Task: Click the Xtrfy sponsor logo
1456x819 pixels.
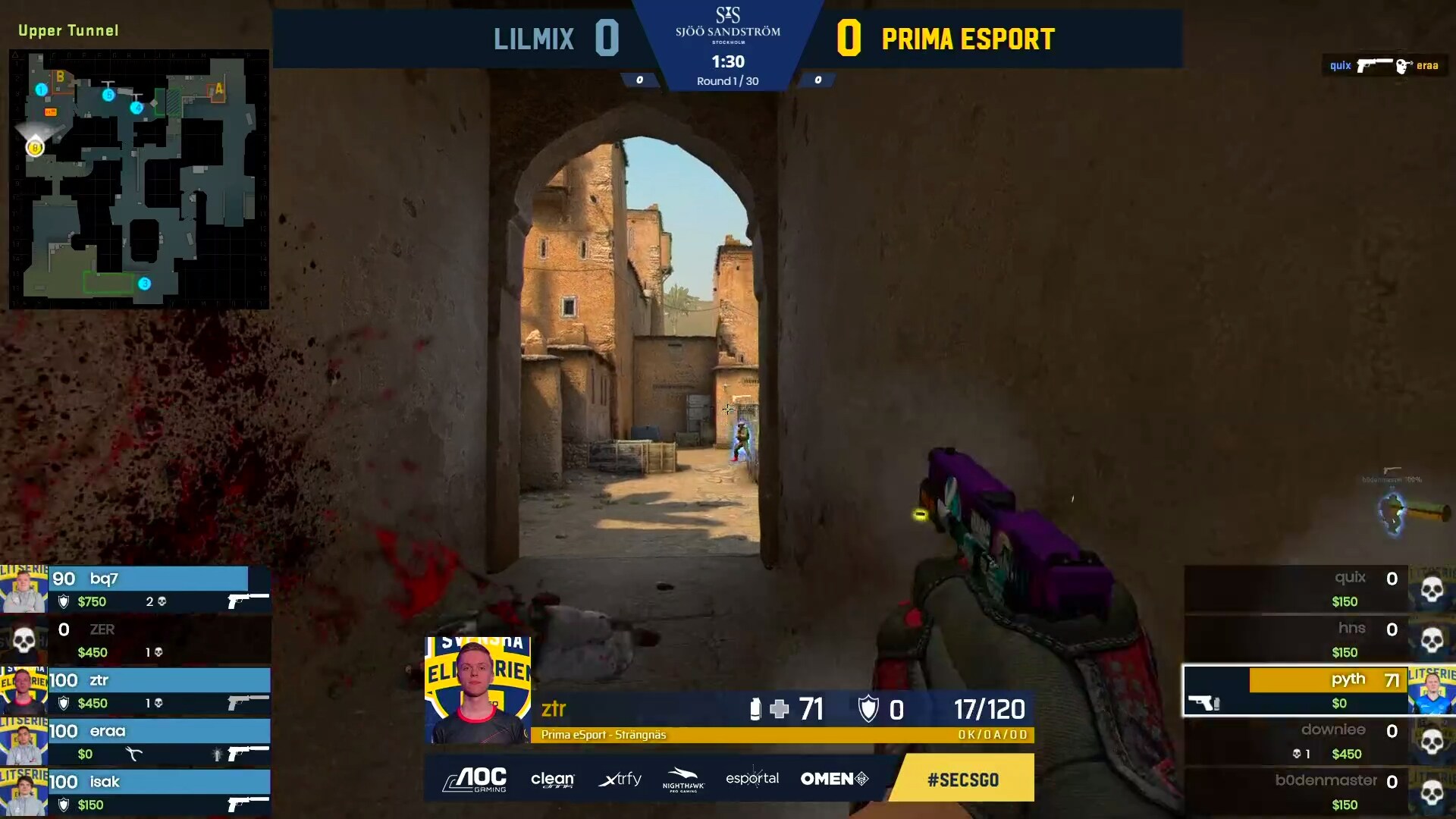Action: 620,779
